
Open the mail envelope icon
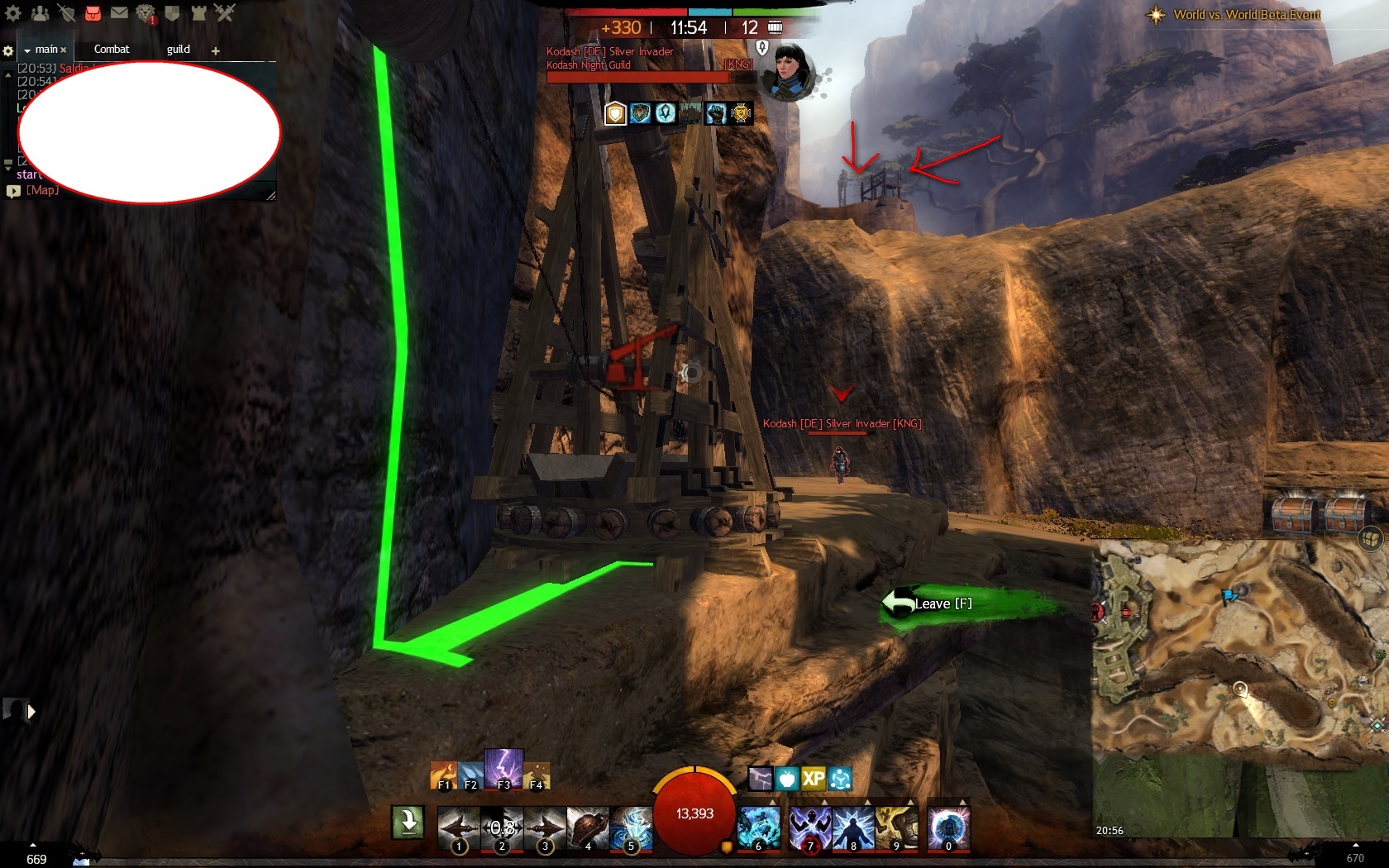coord(119,13)
